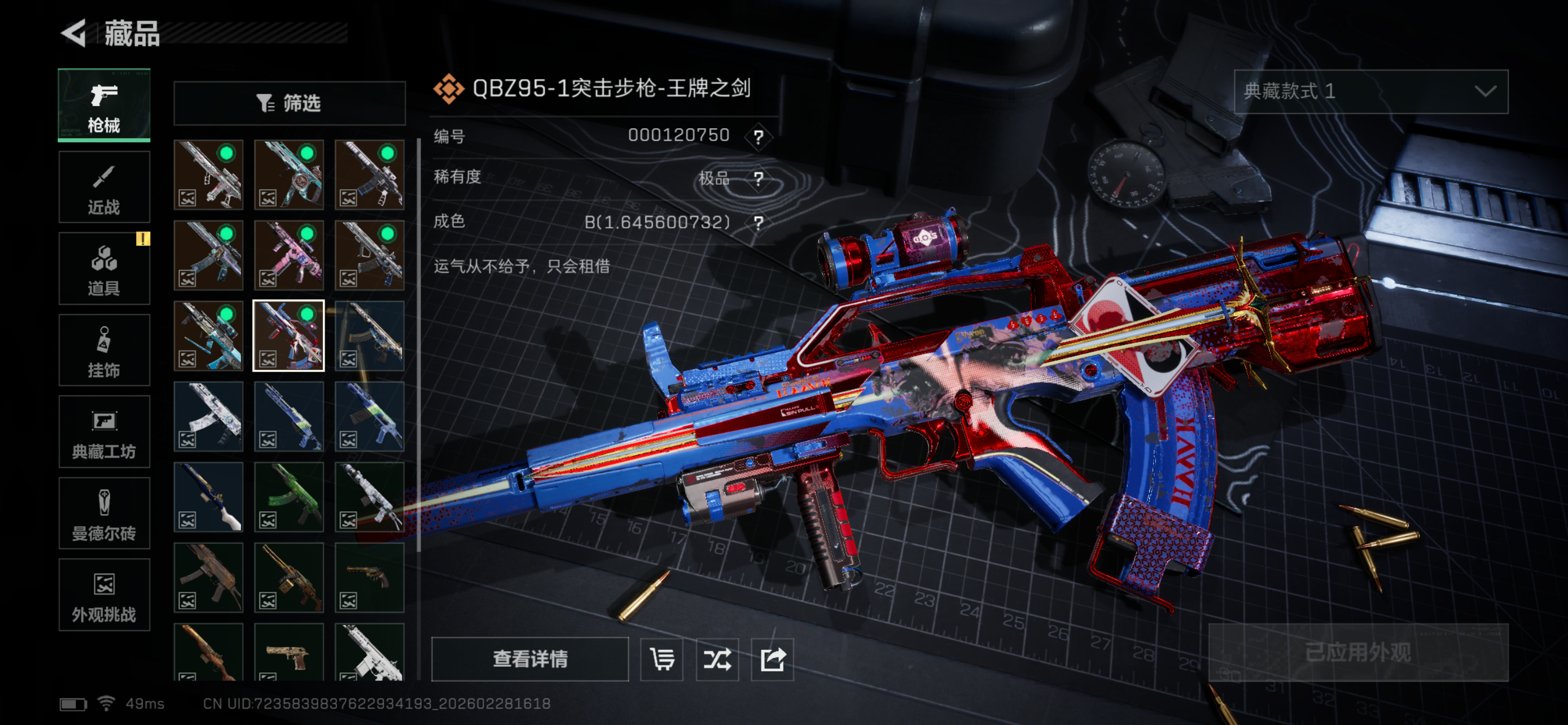
Task: Go back using the arrow beside 藏品
Action: click(x=75, y=33)
